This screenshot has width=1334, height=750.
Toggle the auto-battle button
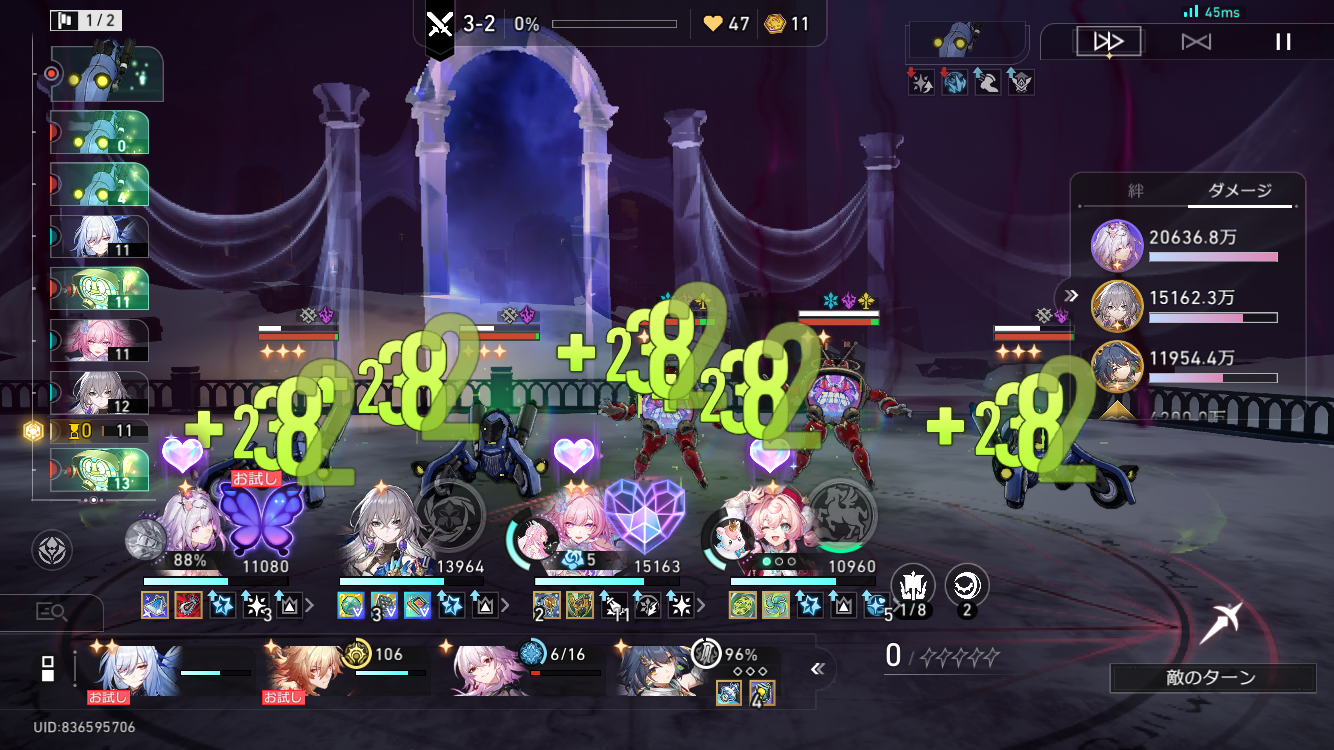(x=1196, y=42)
